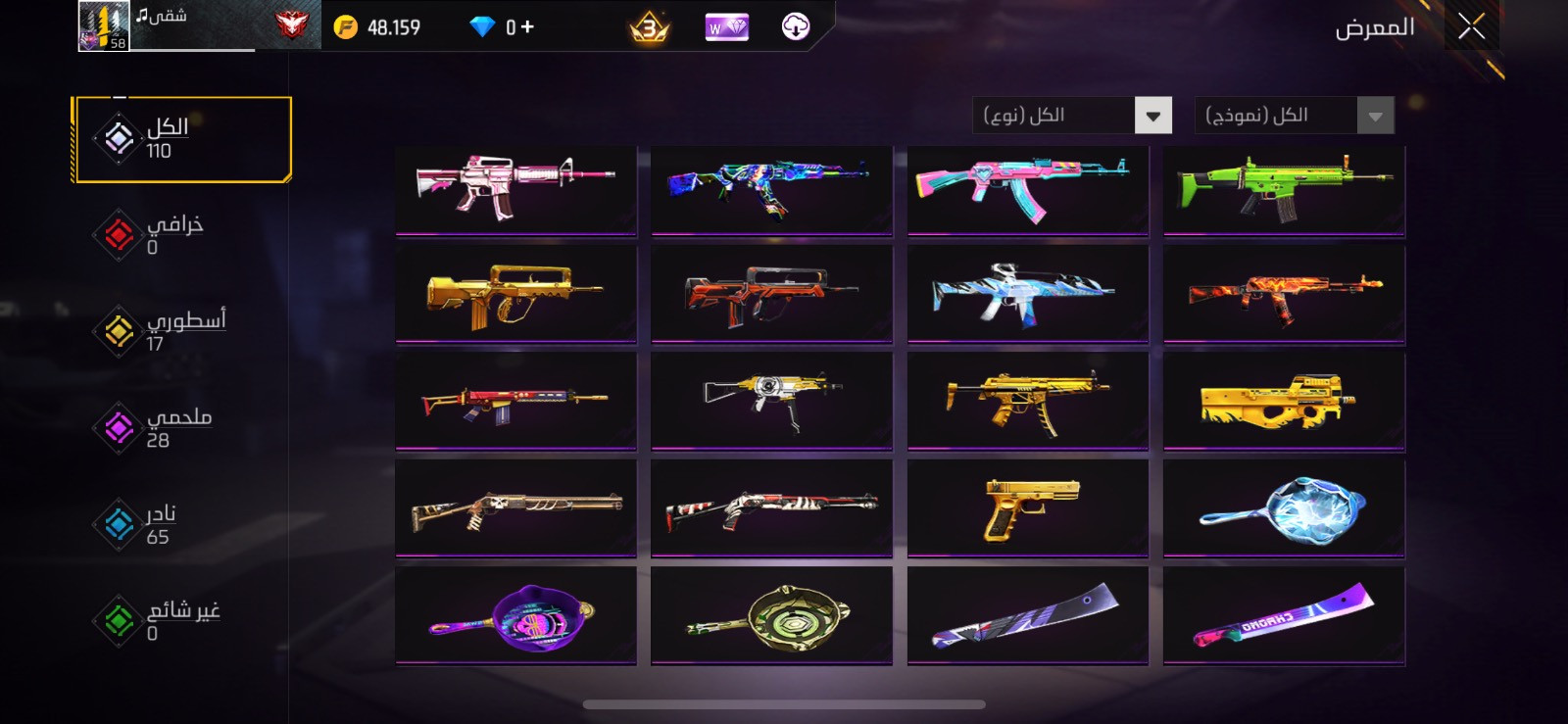This screenshot has width=1568, height=724.
Task: Add diamonds with the plus button
Action: (x=527, y=26)
